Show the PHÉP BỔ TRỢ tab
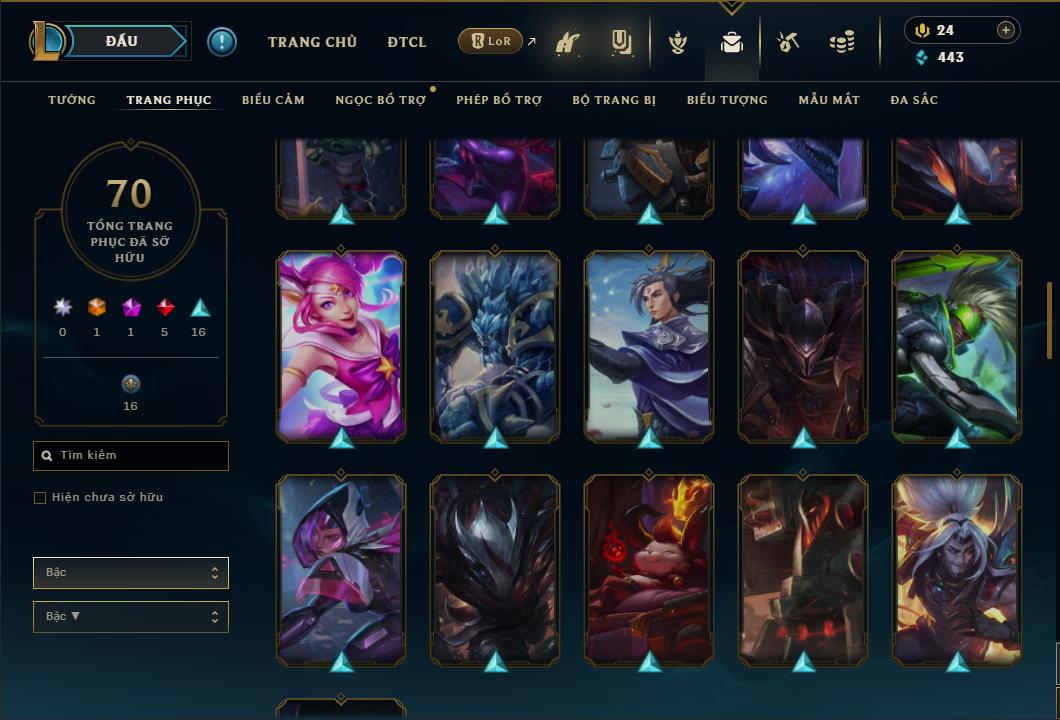Screen dimensions: 1060x720 499,100
